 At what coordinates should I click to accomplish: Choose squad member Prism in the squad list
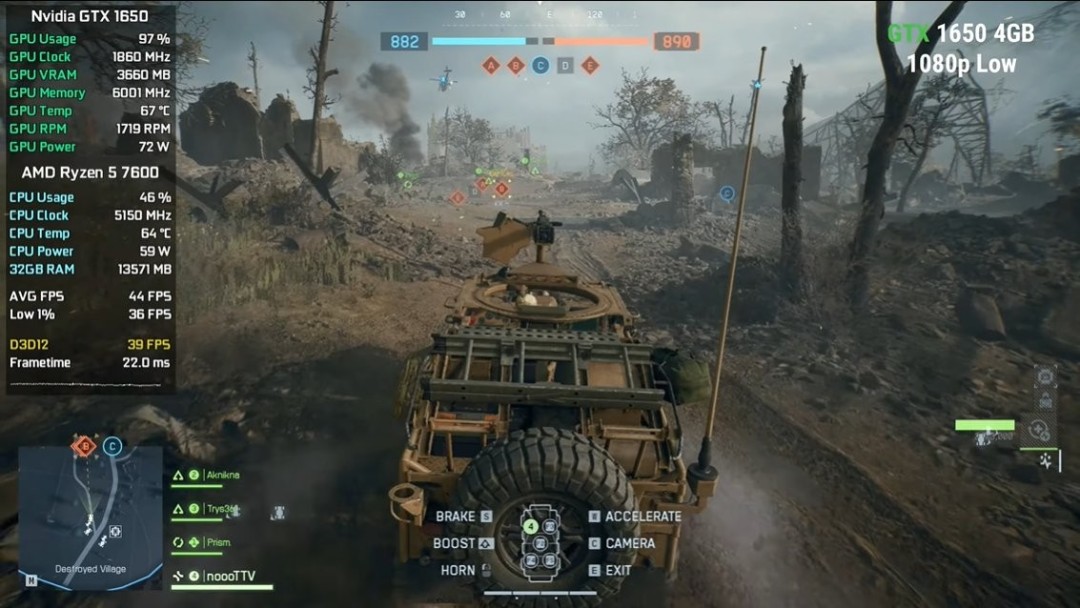pyautogui.click(x=217, y=543)
